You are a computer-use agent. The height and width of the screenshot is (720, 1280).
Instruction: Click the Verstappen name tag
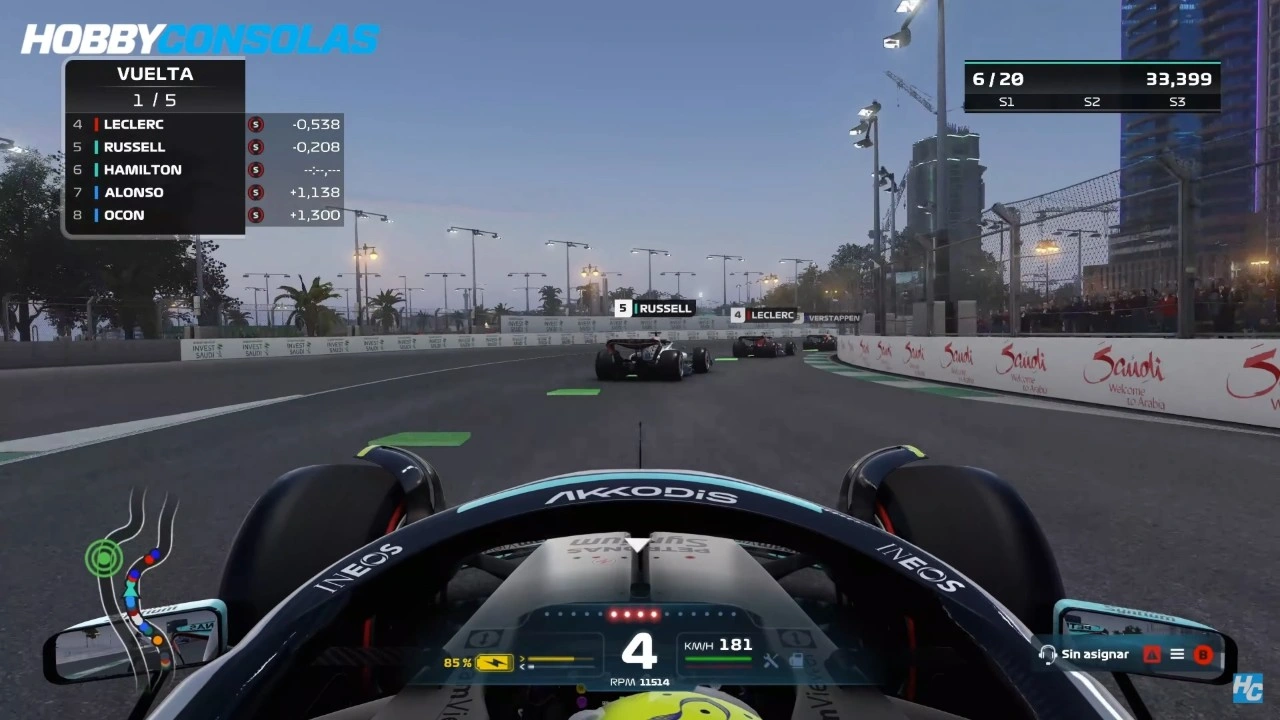click(x=833, y=318)
